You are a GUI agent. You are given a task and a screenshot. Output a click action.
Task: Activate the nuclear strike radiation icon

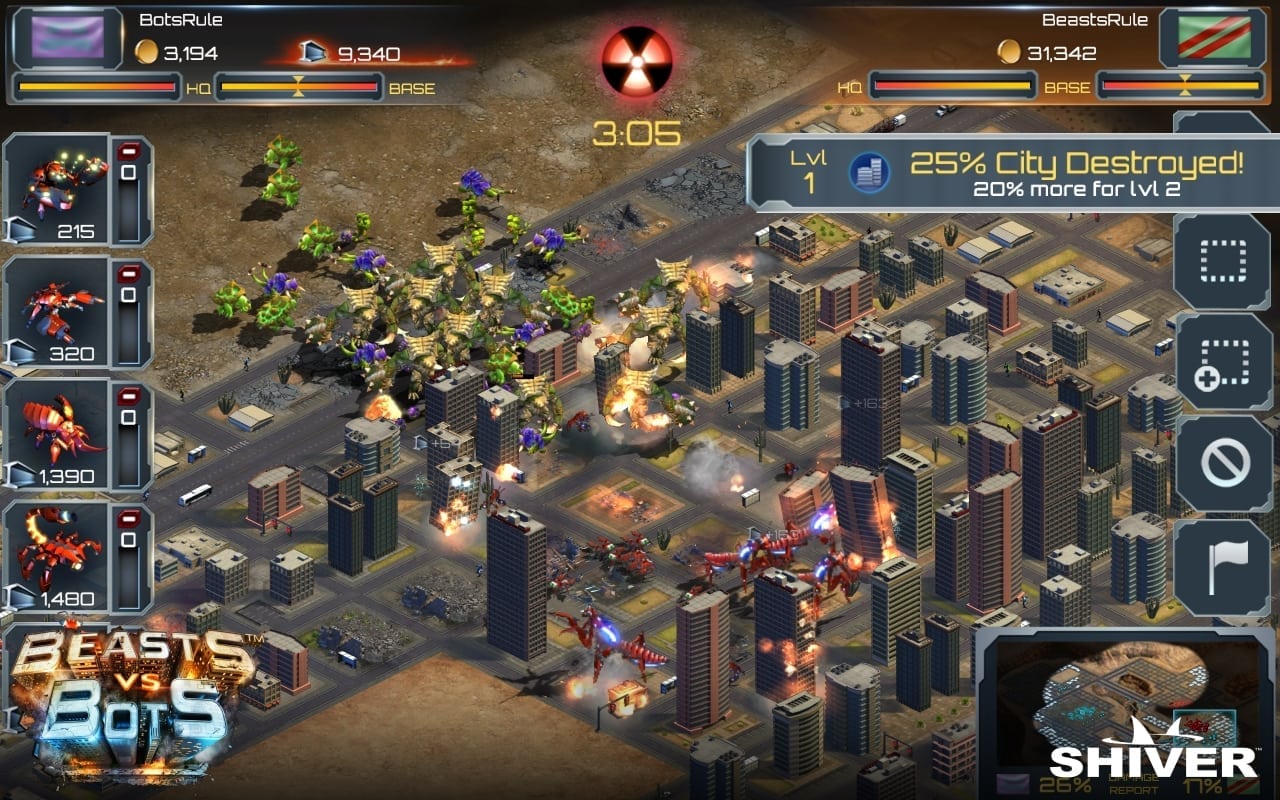click(x=636, y=61)
